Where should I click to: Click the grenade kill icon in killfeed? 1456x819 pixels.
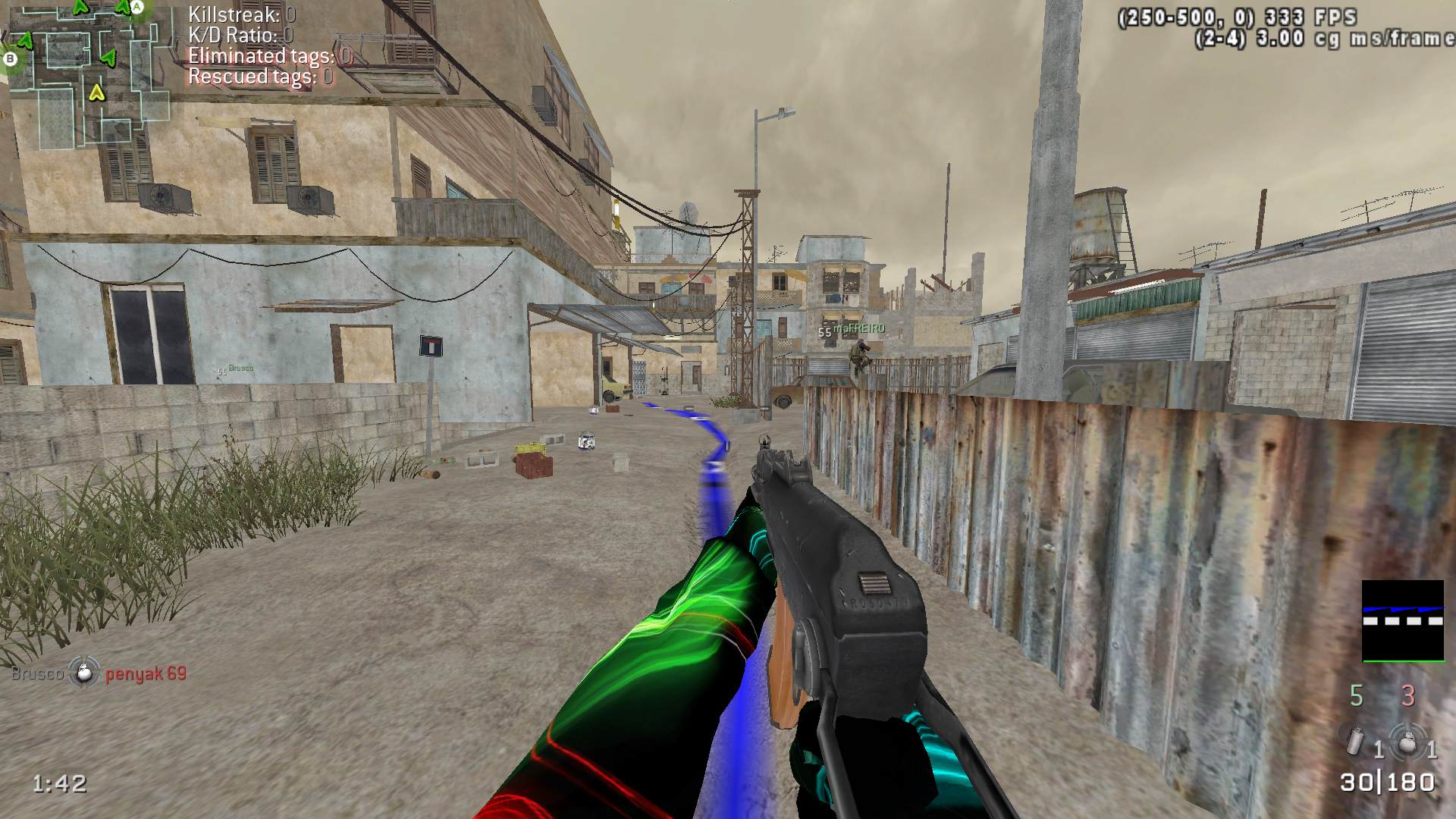[84, 673]
